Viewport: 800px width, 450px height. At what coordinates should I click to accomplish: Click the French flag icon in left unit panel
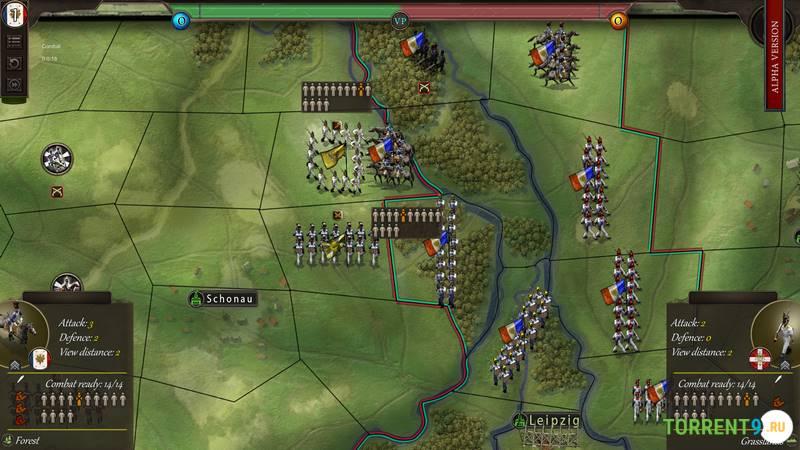pos(40,360)
